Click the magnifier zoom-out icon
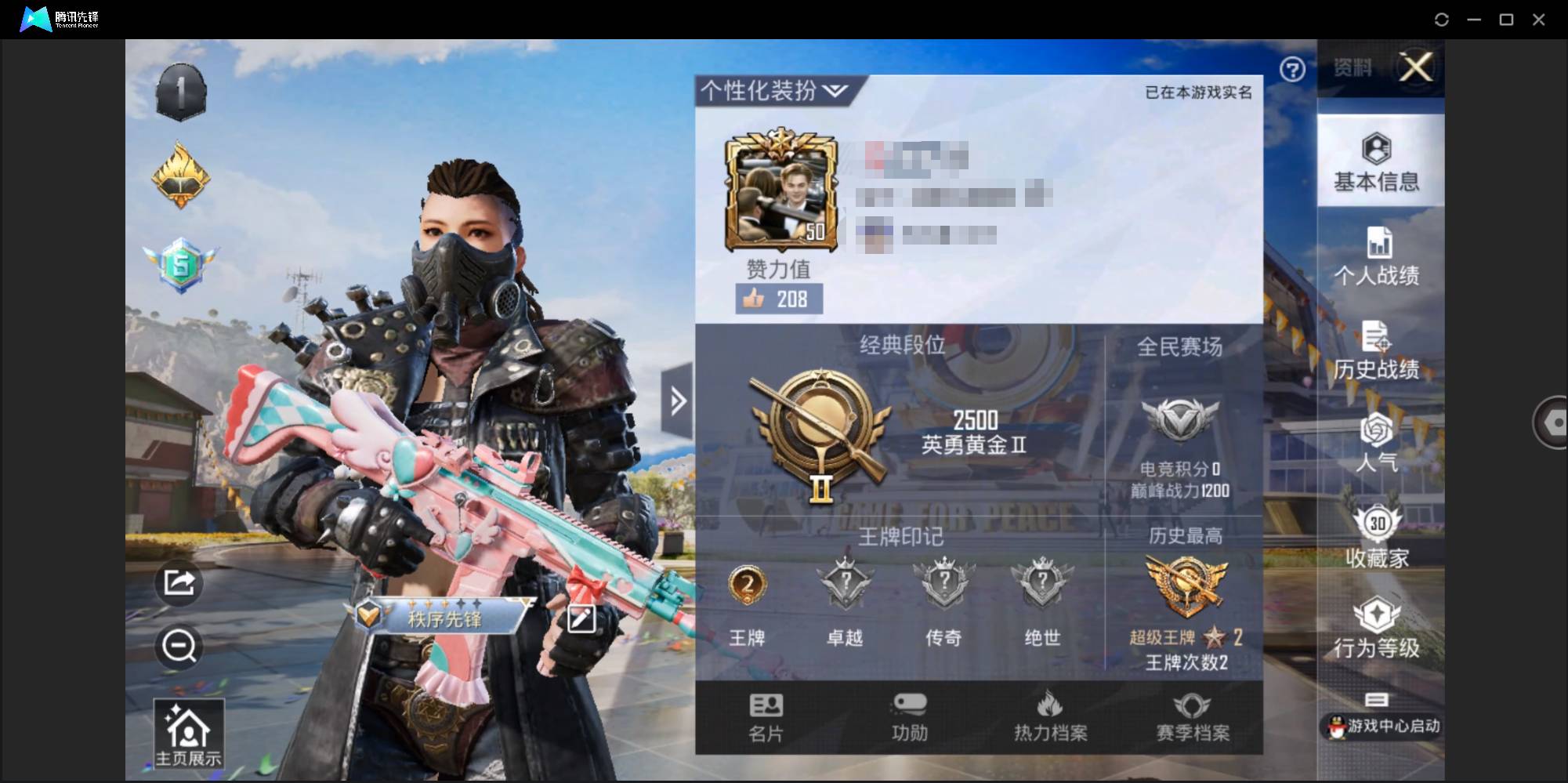The height and width of the screenshot is (783, 1568). 179,647
